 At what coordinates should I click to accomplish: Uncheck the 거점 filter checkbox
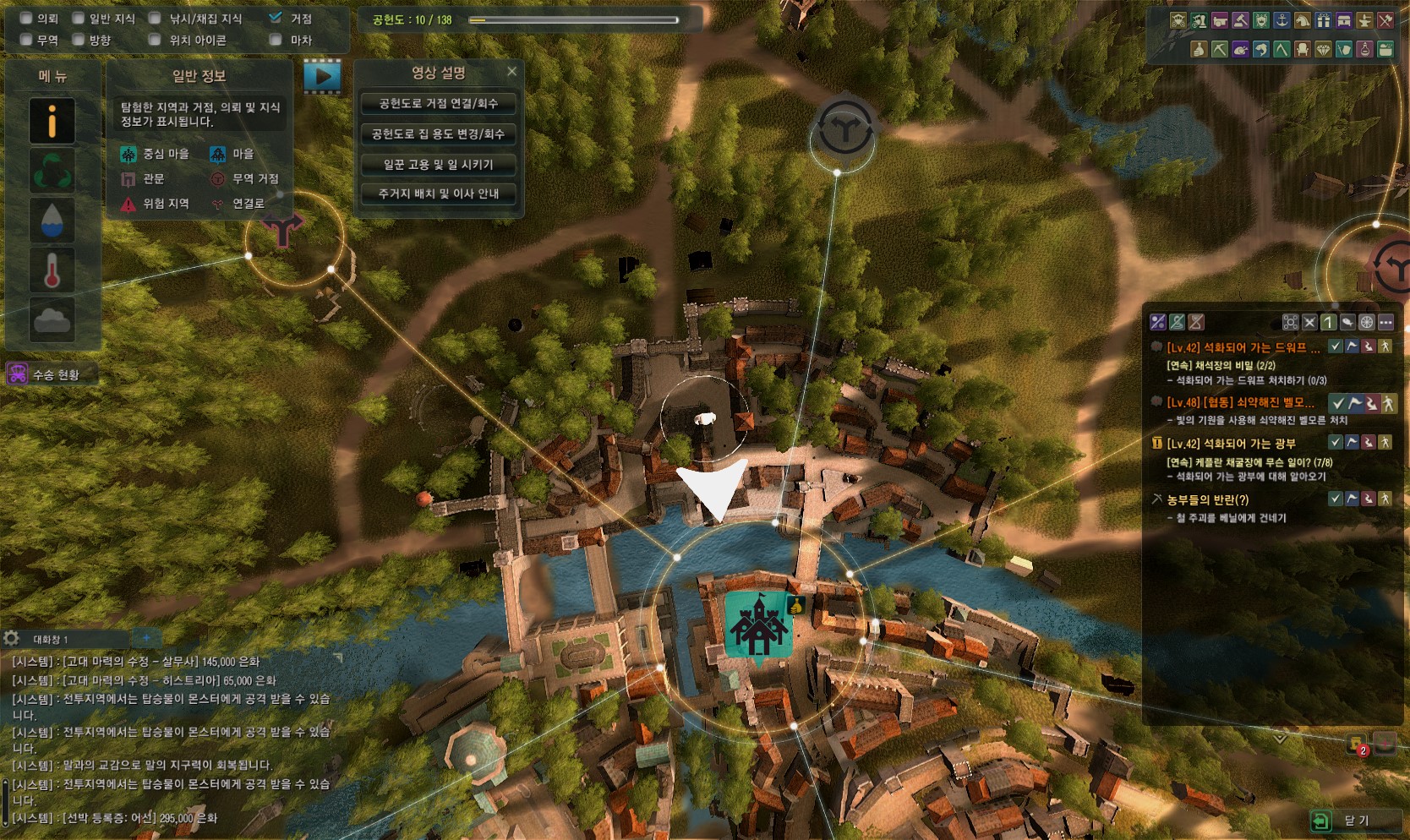tap(276, 18)
